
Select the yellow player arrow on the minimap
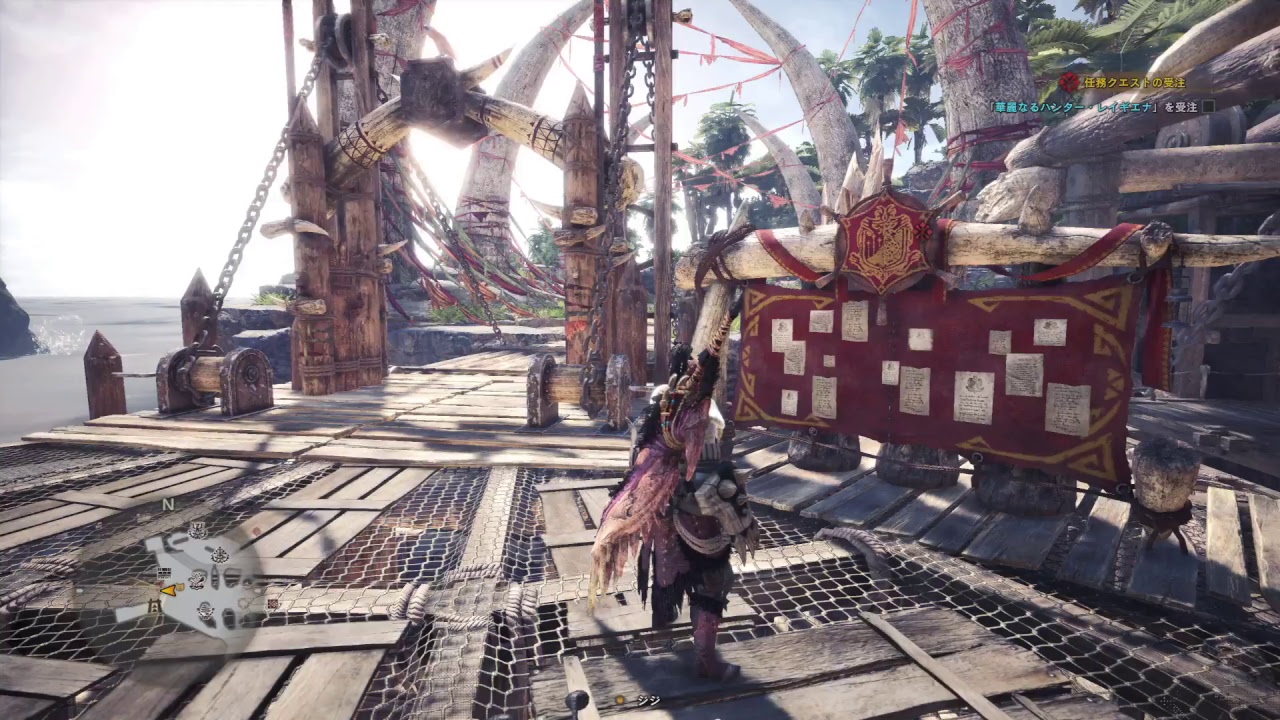(170, 590)
